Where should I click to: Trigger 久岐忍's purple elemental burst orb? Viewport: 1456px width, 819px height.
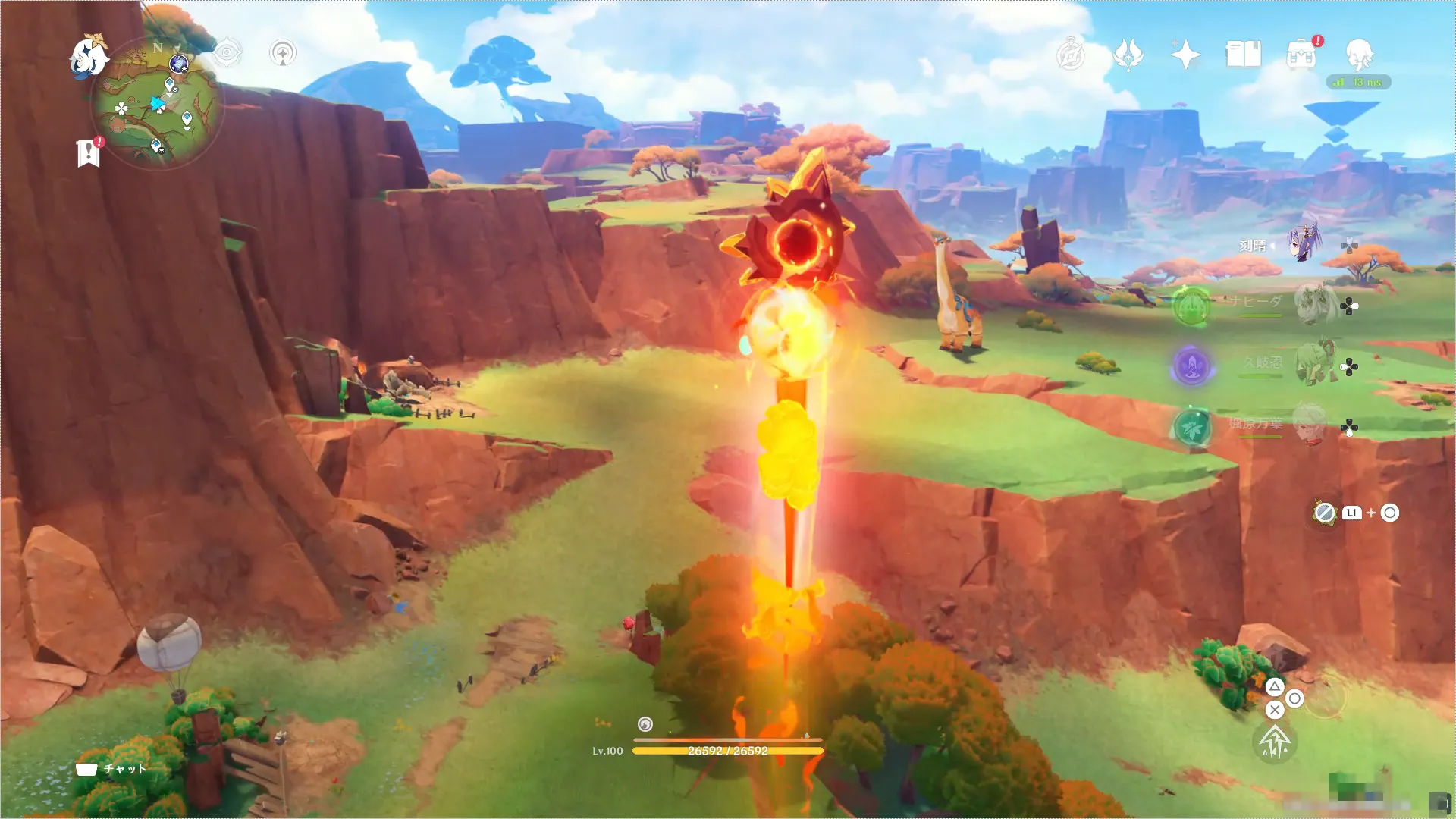pyautogui.click(x=1191, y=366)
